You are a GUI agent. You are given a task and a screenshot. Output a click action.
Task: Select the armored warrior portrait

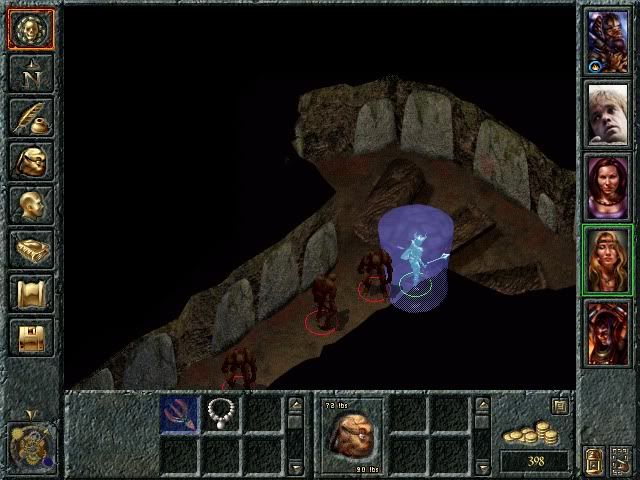click(607, 41)
